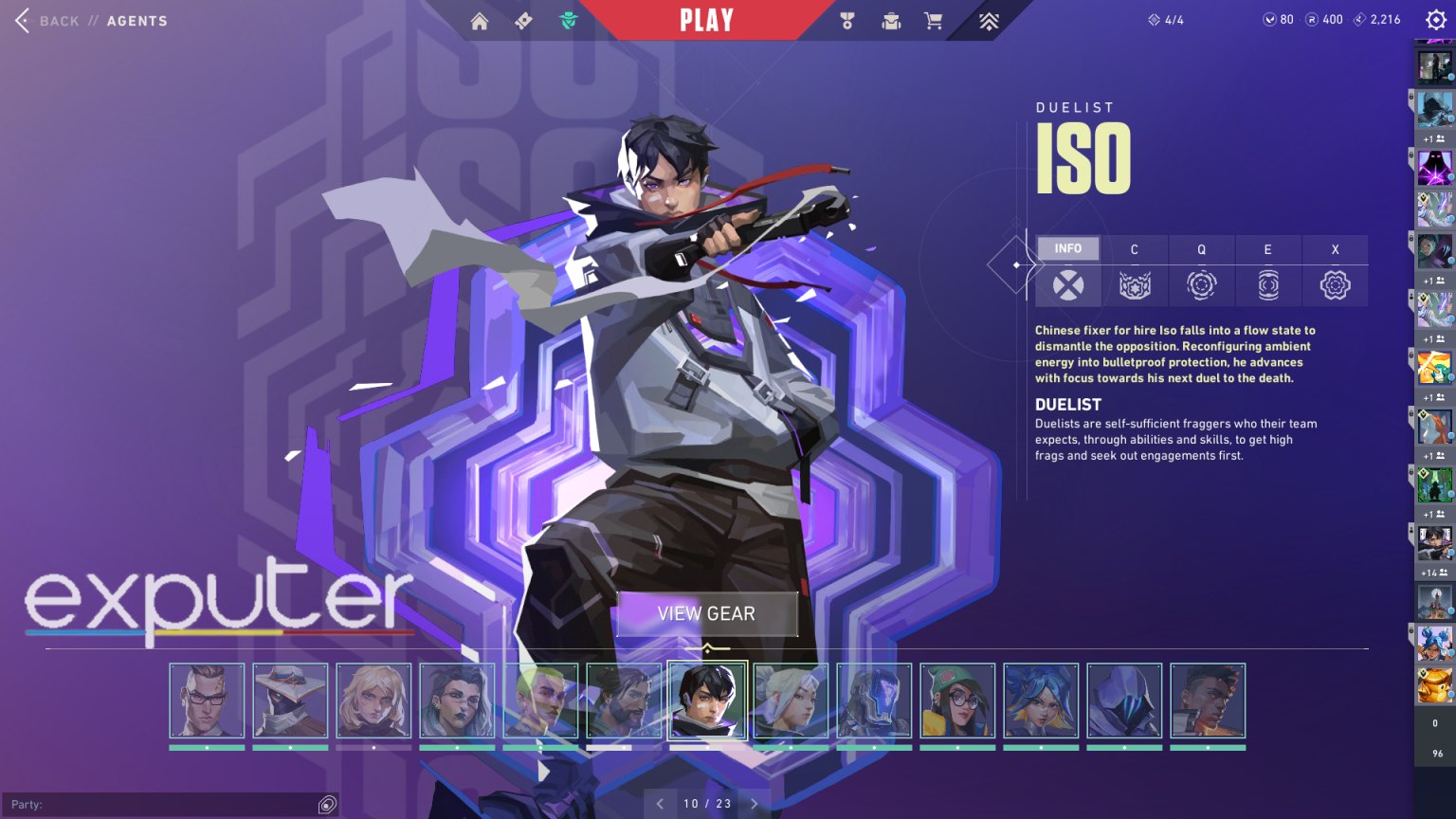Select Iso's Q ability icon
Viewport: 1456px width, 819px height.
tap(1201, 283)
